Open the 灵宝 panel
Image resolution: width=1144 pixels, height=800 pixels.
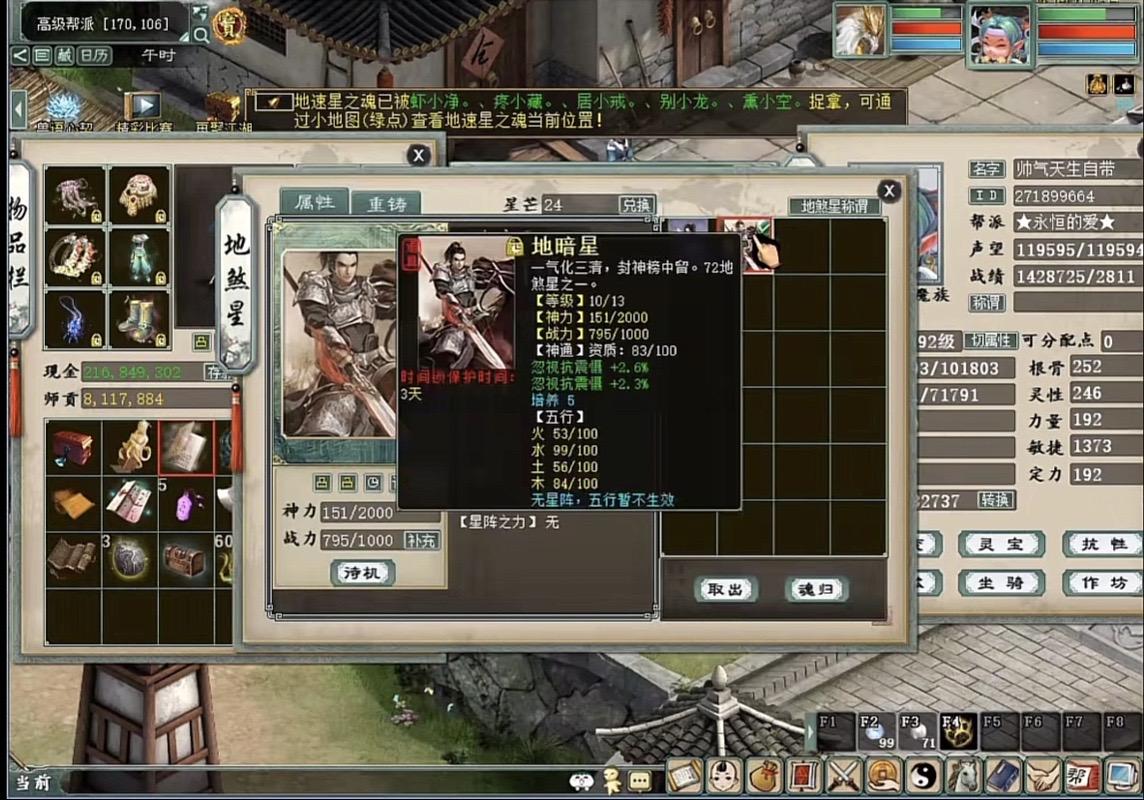point(1001,544)
